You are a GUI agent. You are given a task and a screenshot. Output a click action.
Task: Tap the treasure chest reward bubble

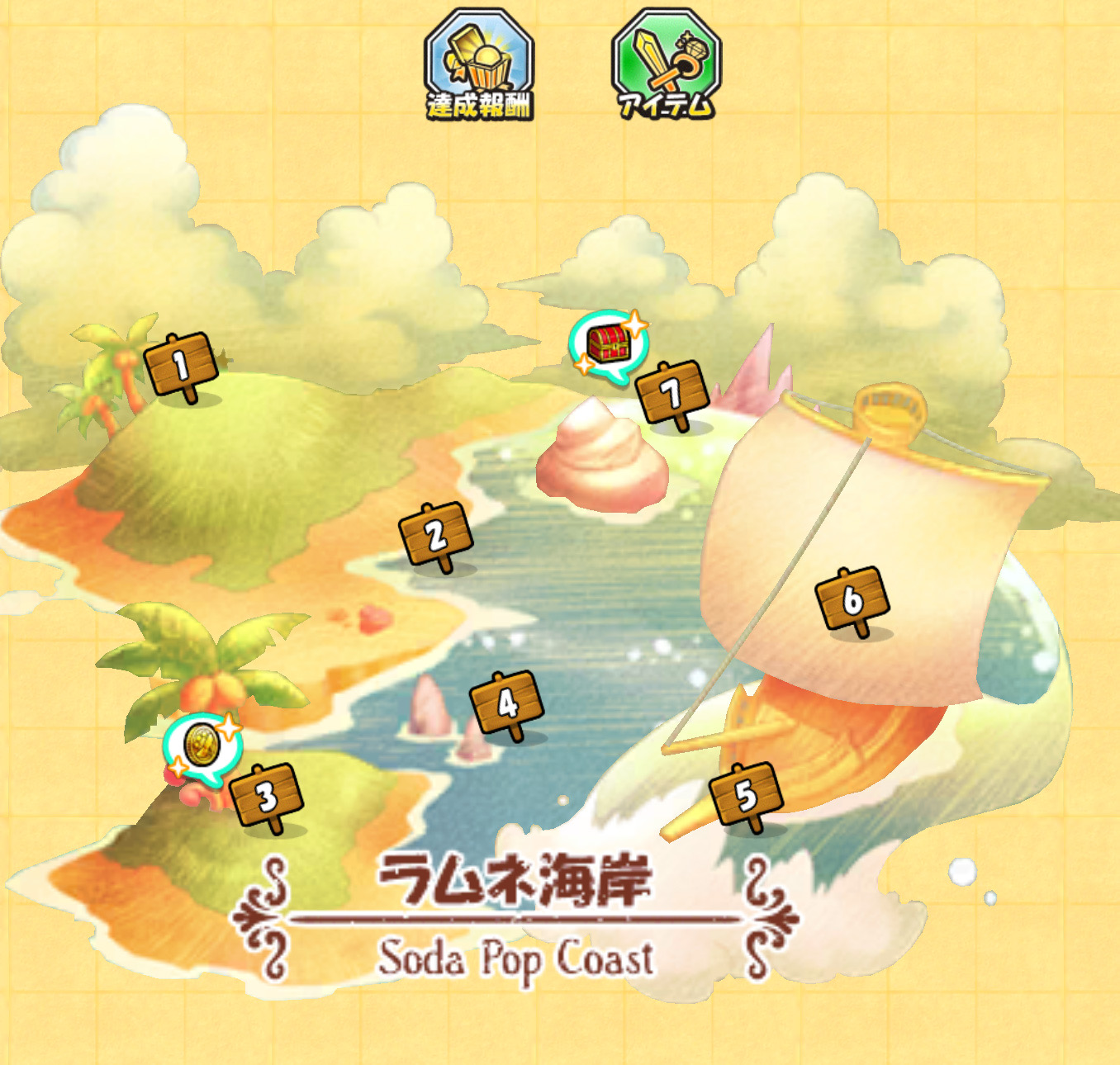(609, 343)
